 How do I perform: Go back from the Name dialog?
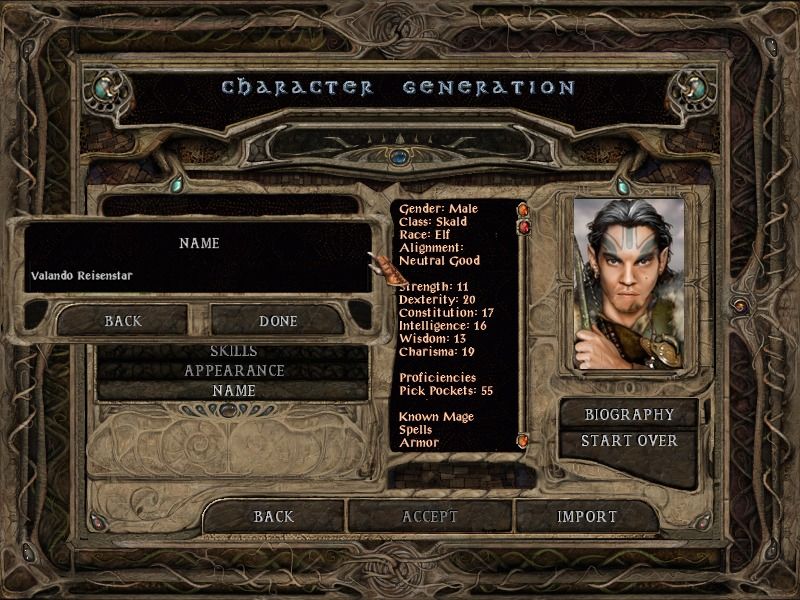point(123,321)
